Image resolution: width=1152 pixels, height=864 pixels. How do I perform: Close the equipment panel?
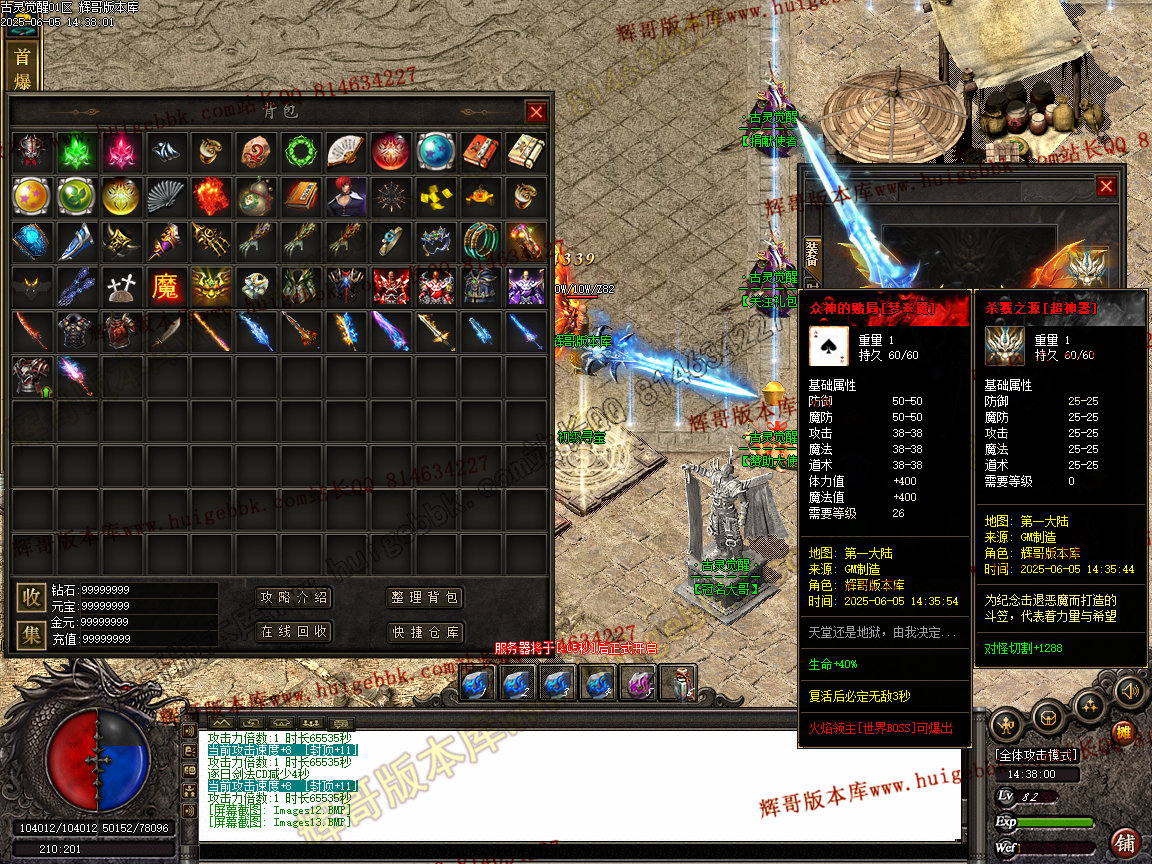click(x=1105, y=186)
